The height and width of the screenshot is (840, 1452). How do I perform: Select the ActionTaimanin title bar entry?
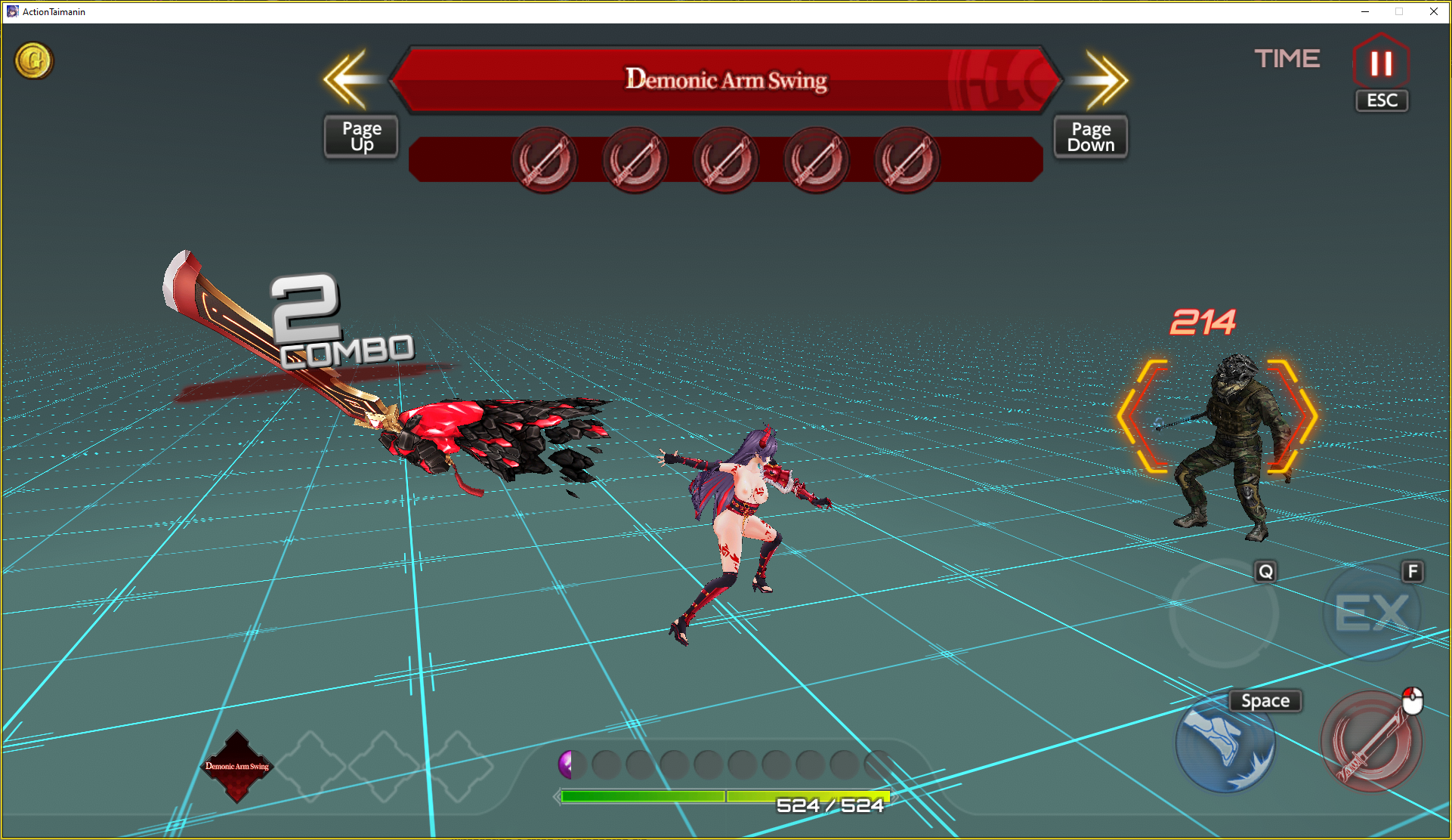(x=53, y=11)
